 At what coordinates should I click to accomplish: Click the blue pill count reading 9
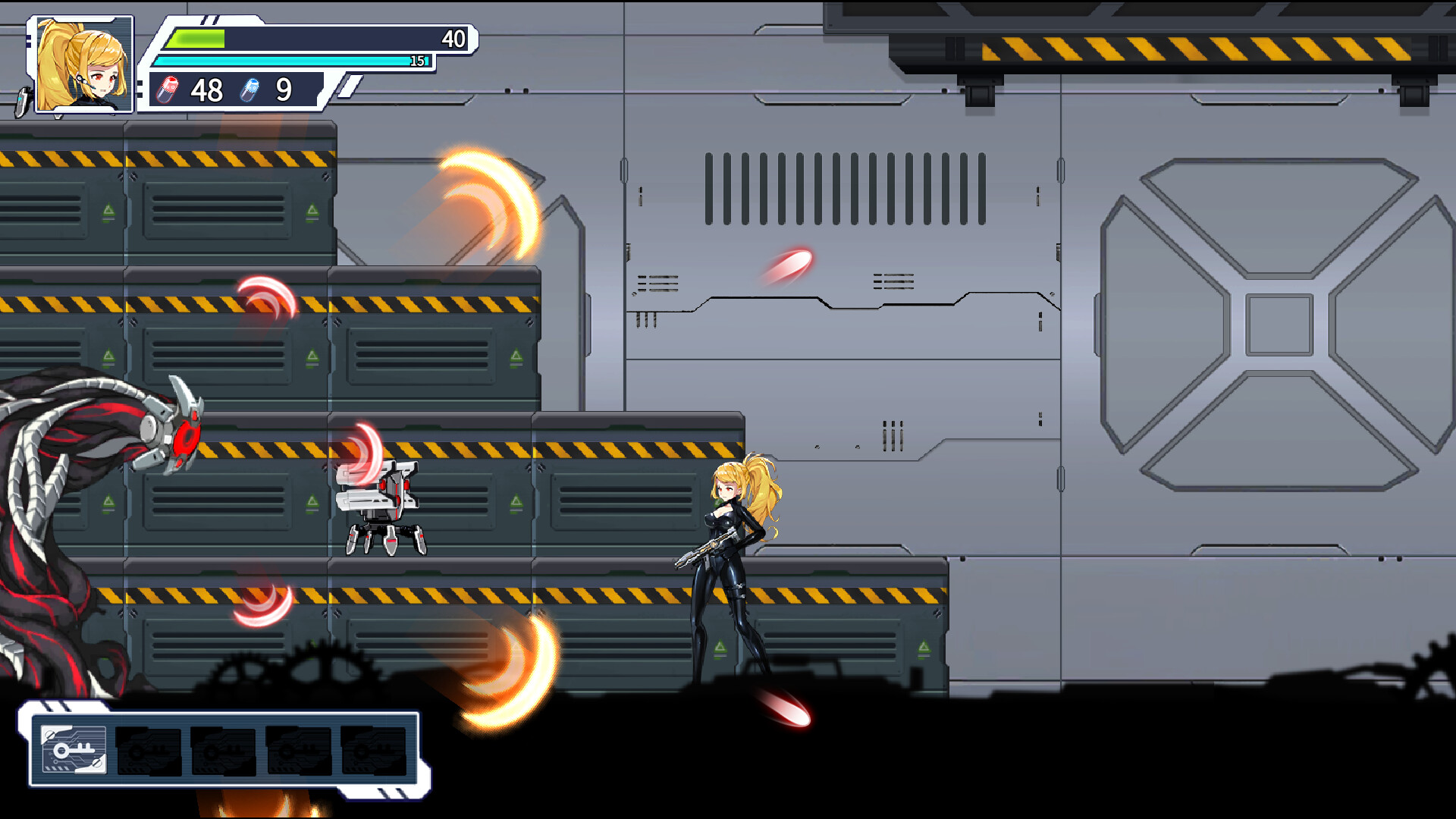[284, 91]
